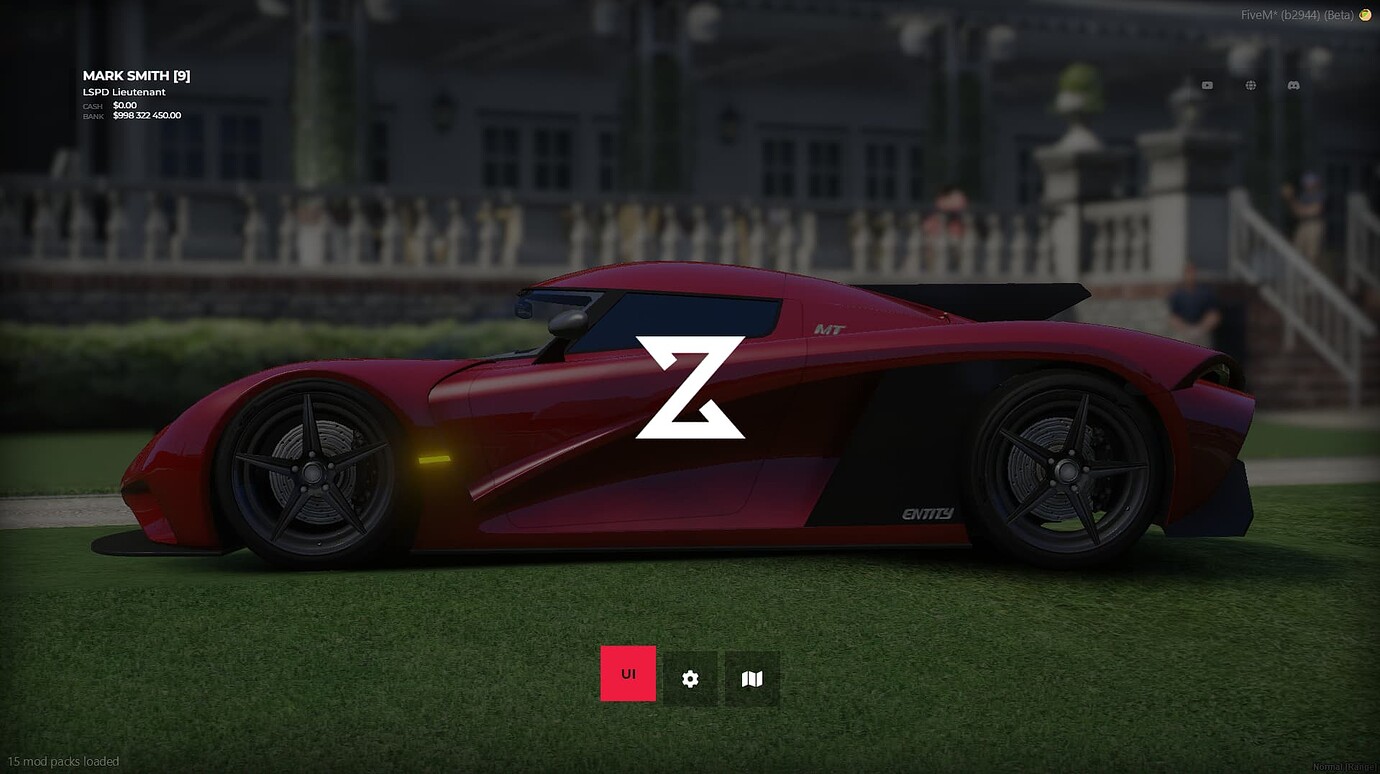Expand the BANK balance details

147,114
